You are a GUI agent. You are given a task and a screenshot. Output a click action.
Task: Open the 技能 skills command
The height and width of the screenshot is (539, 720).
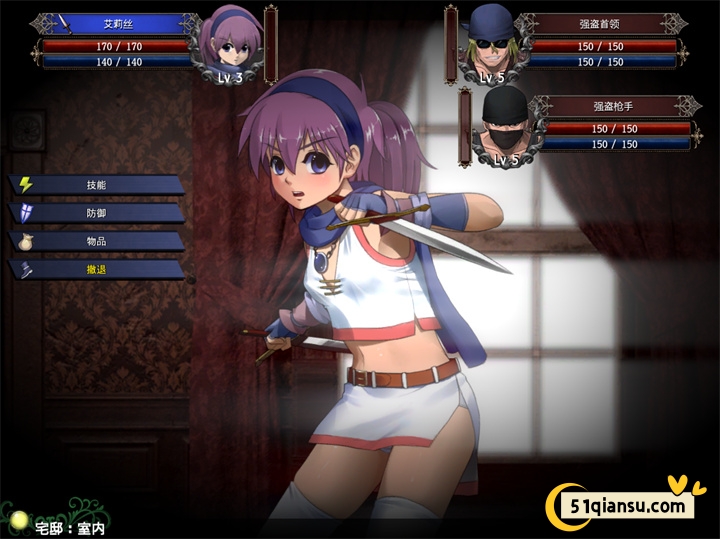tap(96, 185)
